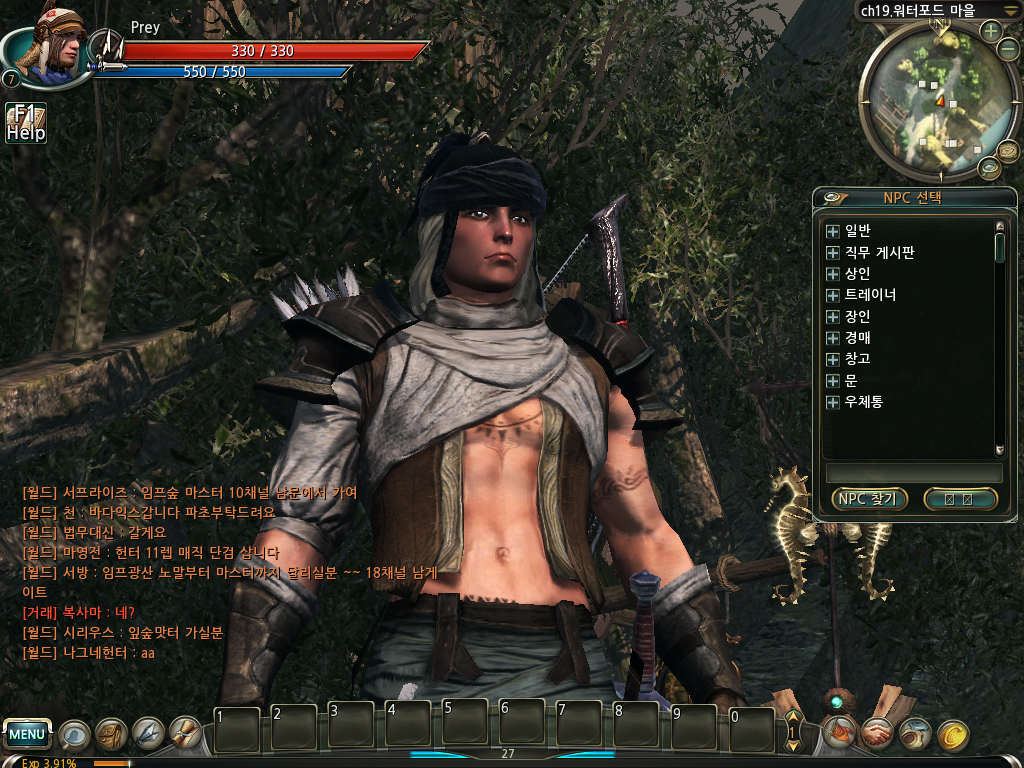Zoom out the minimap with the minus button
This screenshot has width=1024, height=768.
pyautogui.click(x=1009, y=50)
